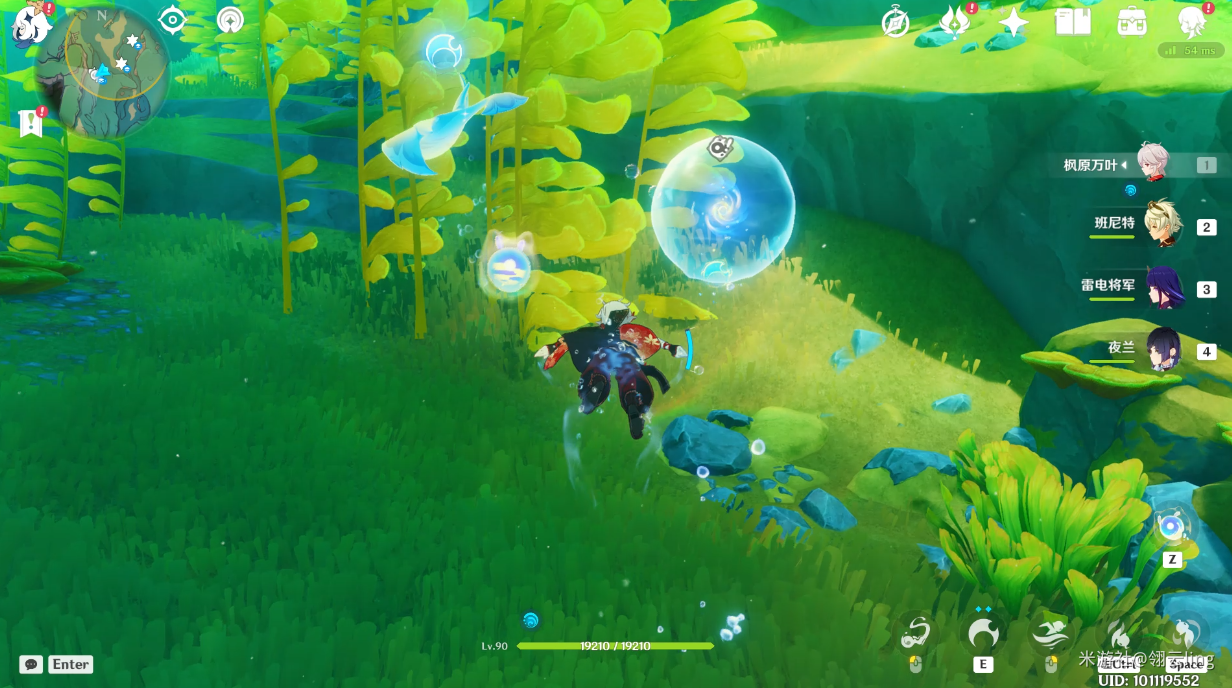
Task: Open the character head profile icon
Action: coord(1191,22)
